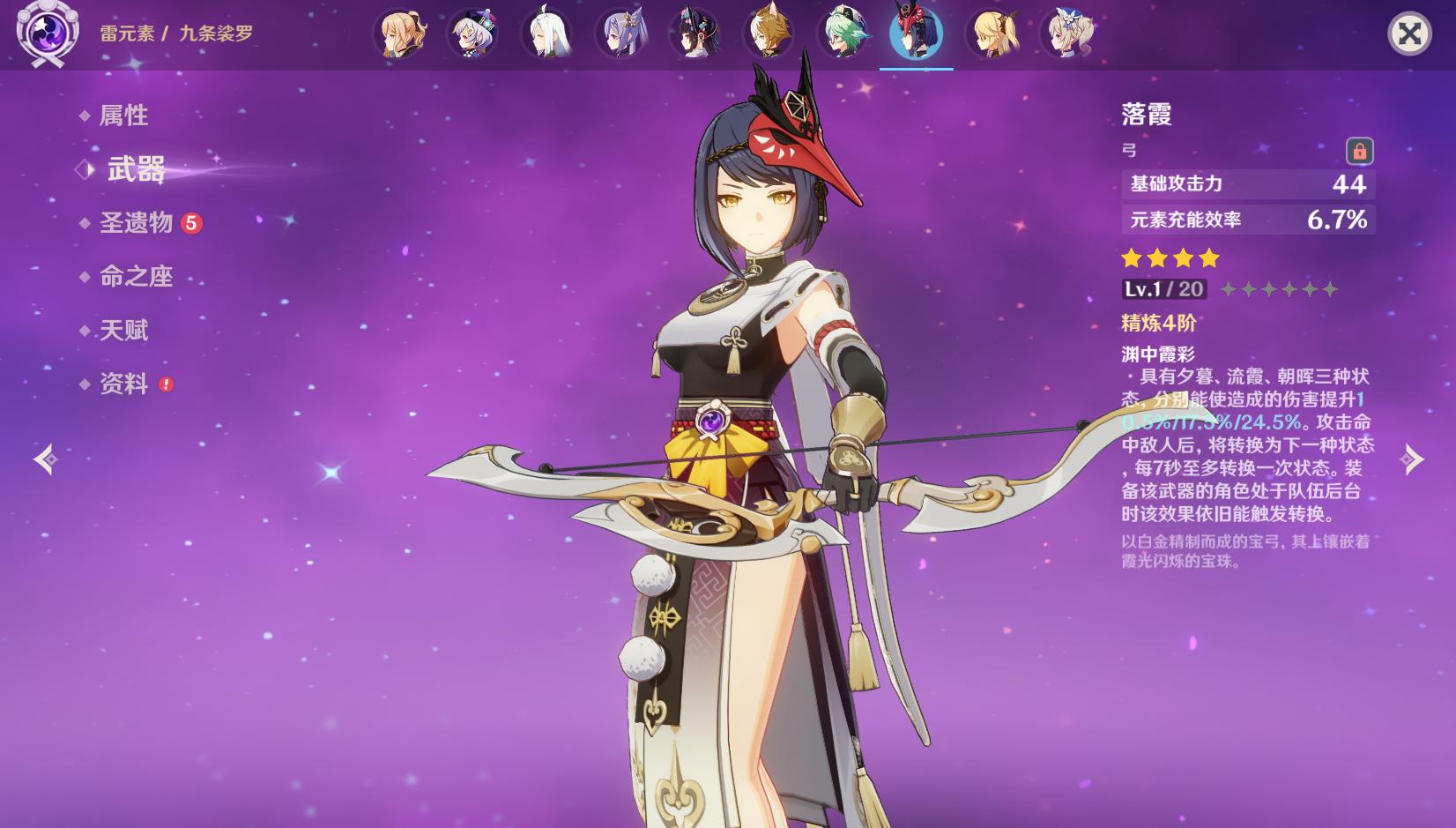Click Kujou Sara's highlighted portrait
1456x828 pixels.
(x=917, y=34)
